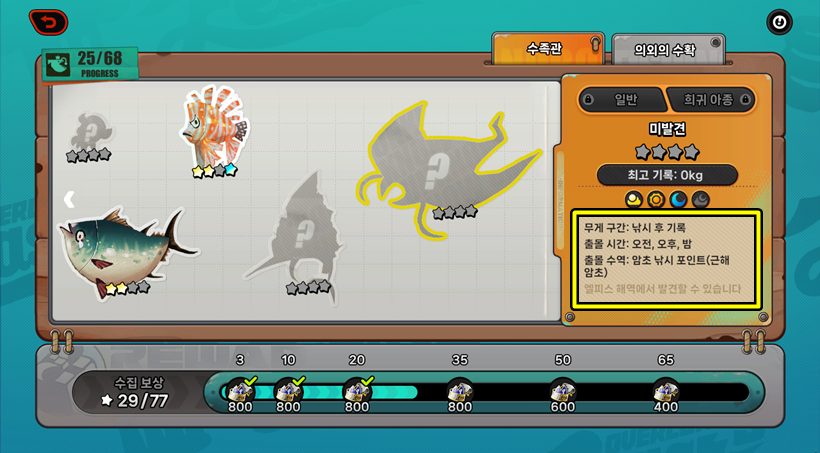Choose the tuna fish entry
Viewport: 820px width, 453px height.
point(118,250)
